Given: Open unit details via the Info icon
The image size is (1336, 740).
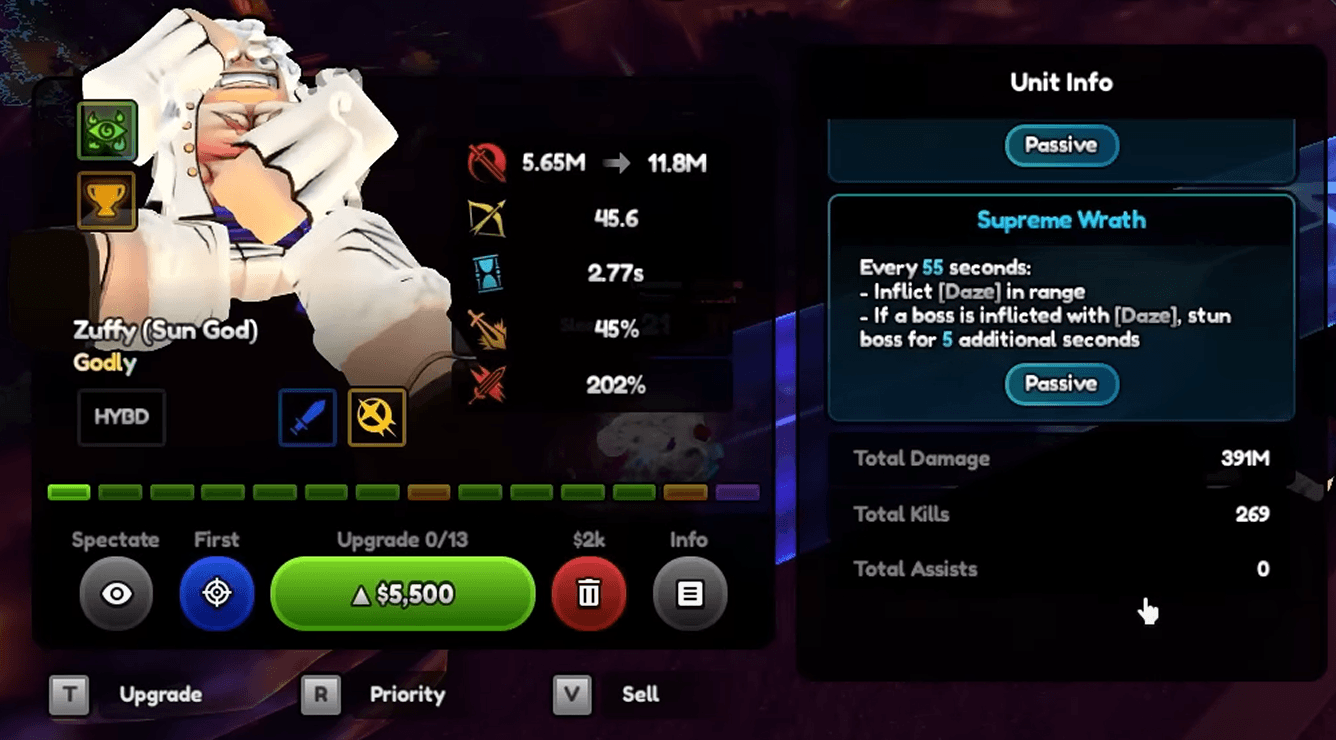Looking at the screenshot, I should (x=689, y=593).
